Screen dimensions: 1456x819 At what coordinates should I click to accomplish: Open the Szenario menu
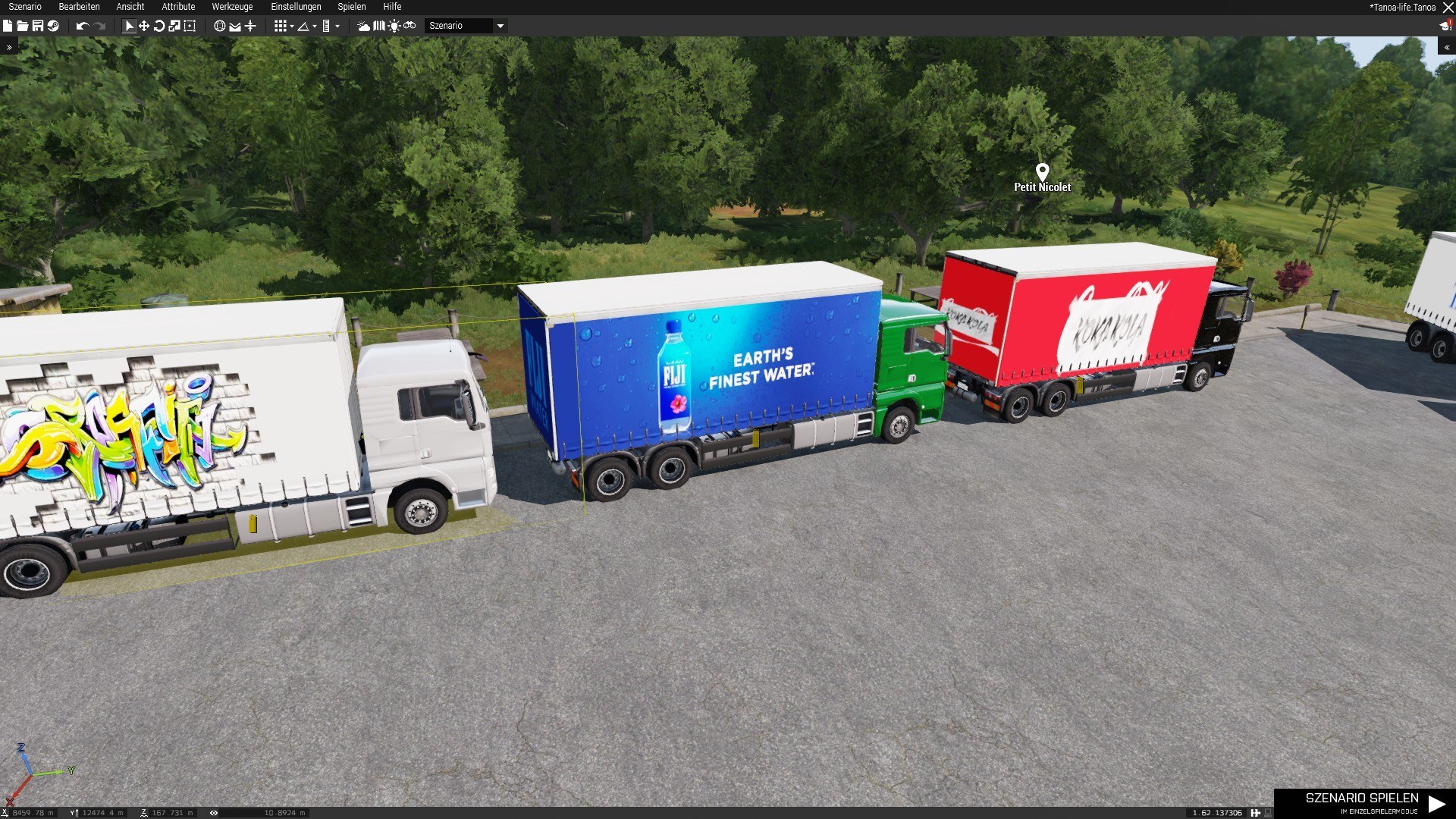pos(25,7)
